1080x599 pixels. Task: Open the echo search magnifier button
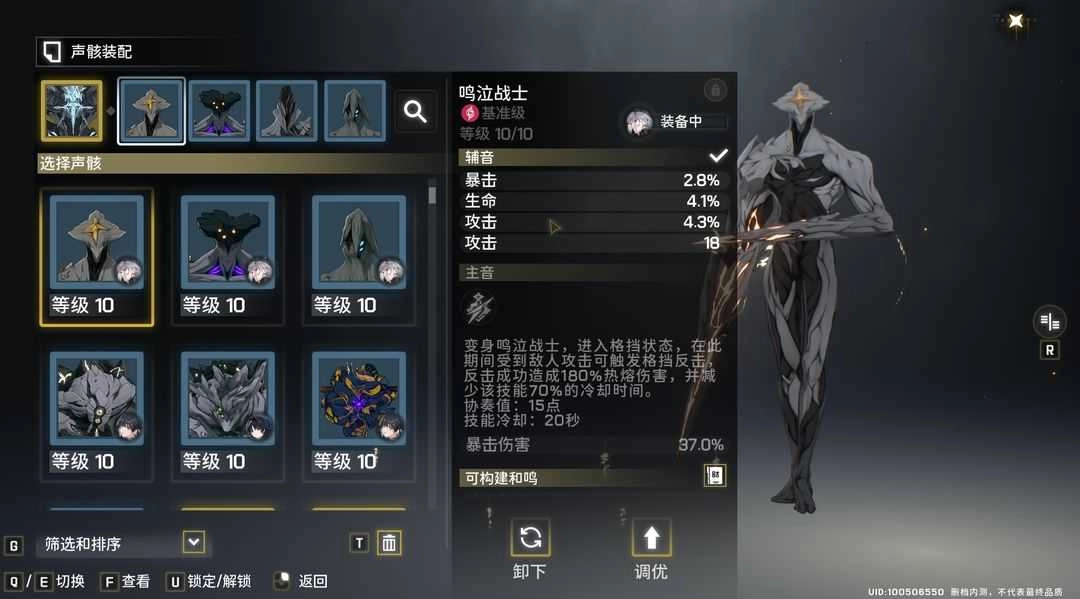[415, 112]
